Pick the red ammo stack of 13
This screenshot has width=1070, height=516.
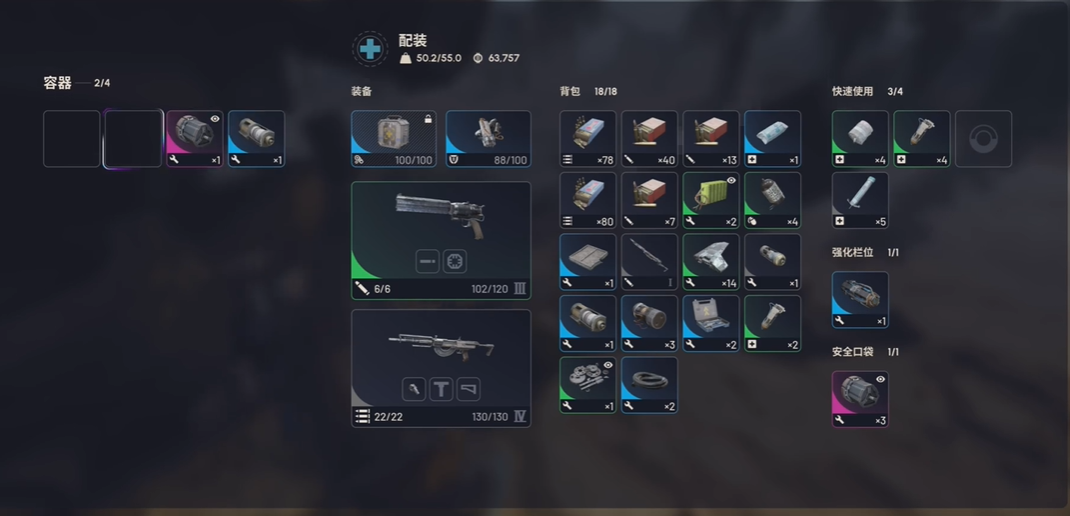point(711,138)
